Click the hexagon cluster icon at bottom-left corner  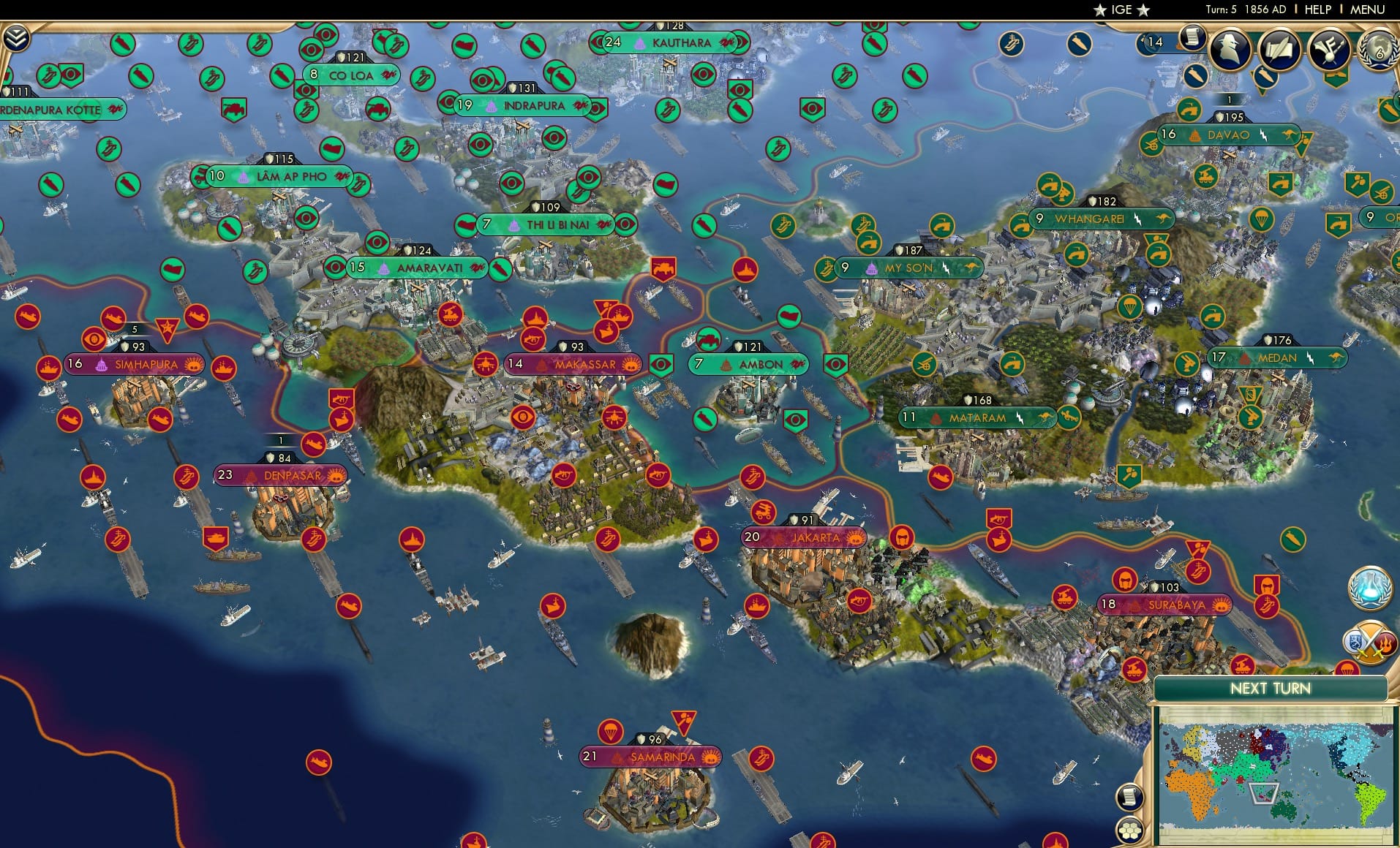pyautogui.click(x=1130, y=832)
